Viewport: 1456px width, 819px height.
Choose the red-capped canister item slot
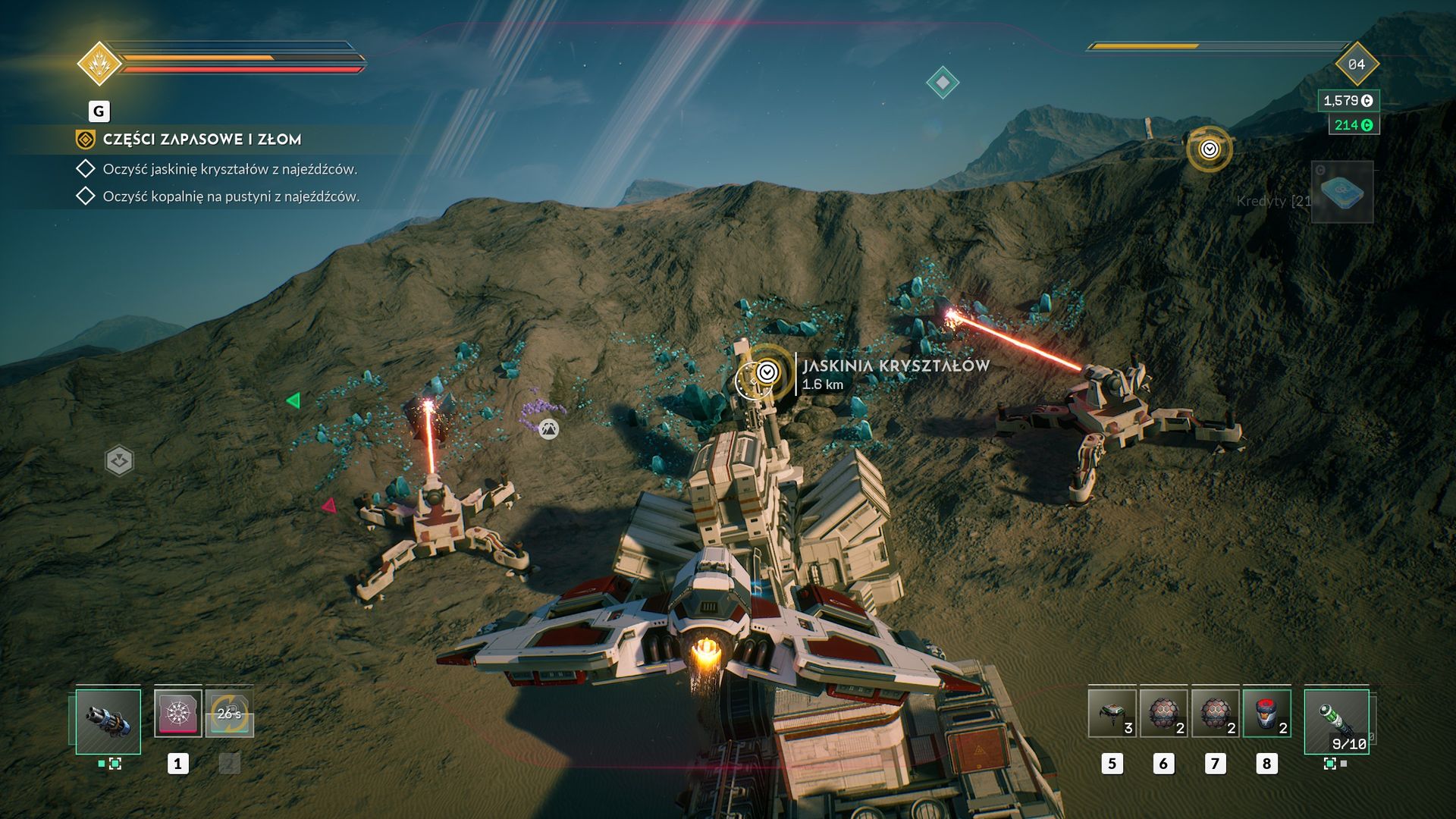(1266, 714)
